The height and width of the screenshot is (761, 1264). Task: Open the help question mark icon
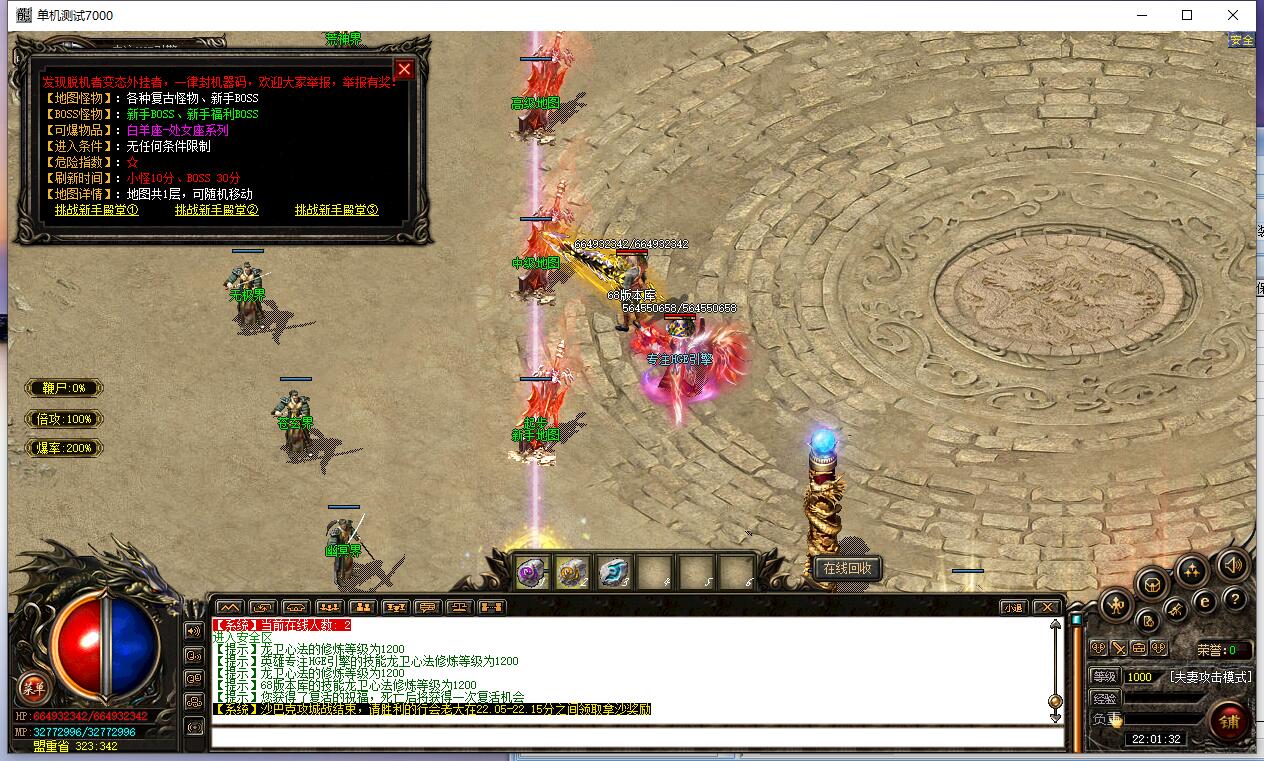pyautogui.click(x=1235, y=599)
